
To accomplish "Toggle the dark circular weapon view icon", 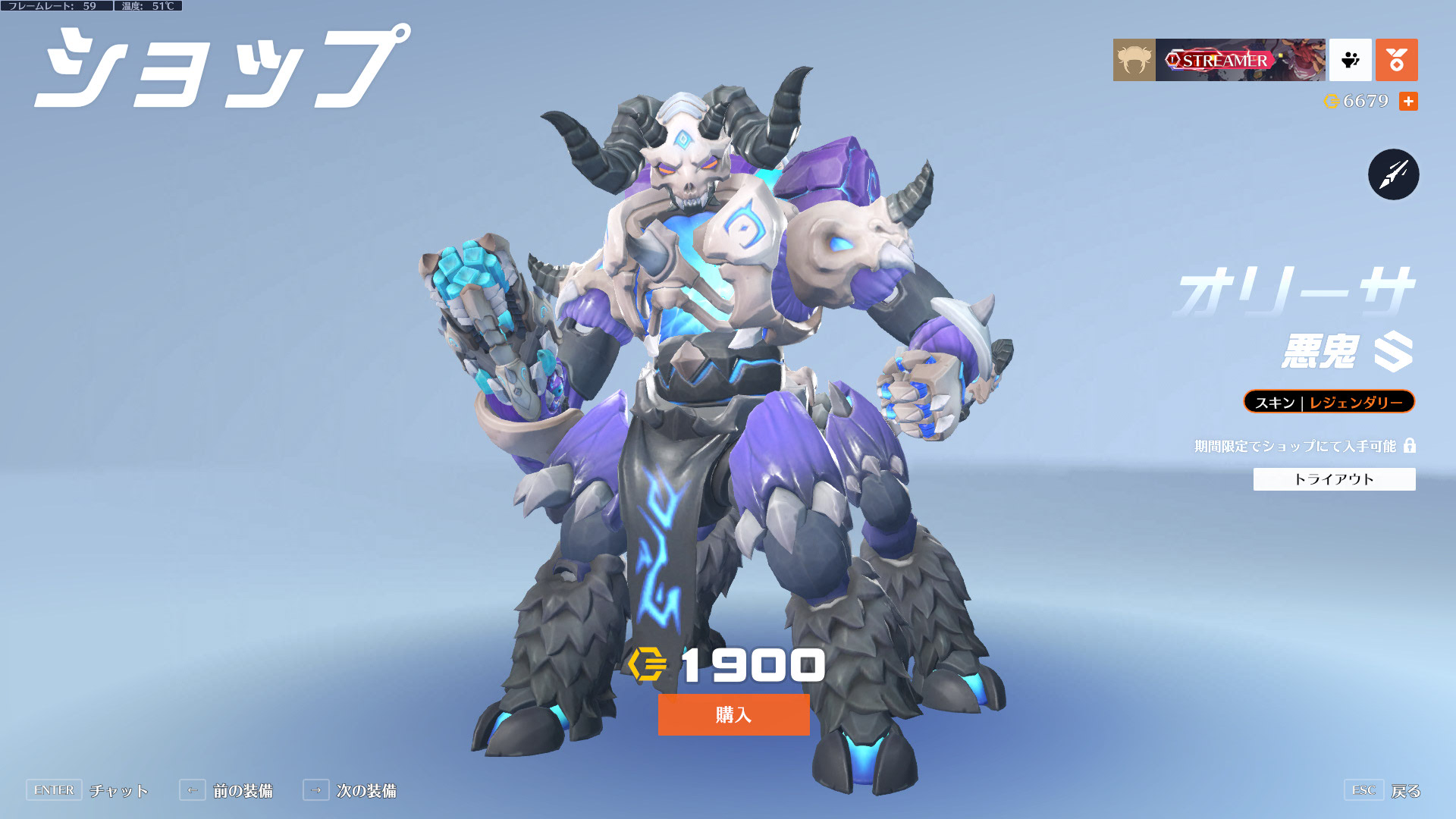I will 1393,174.
